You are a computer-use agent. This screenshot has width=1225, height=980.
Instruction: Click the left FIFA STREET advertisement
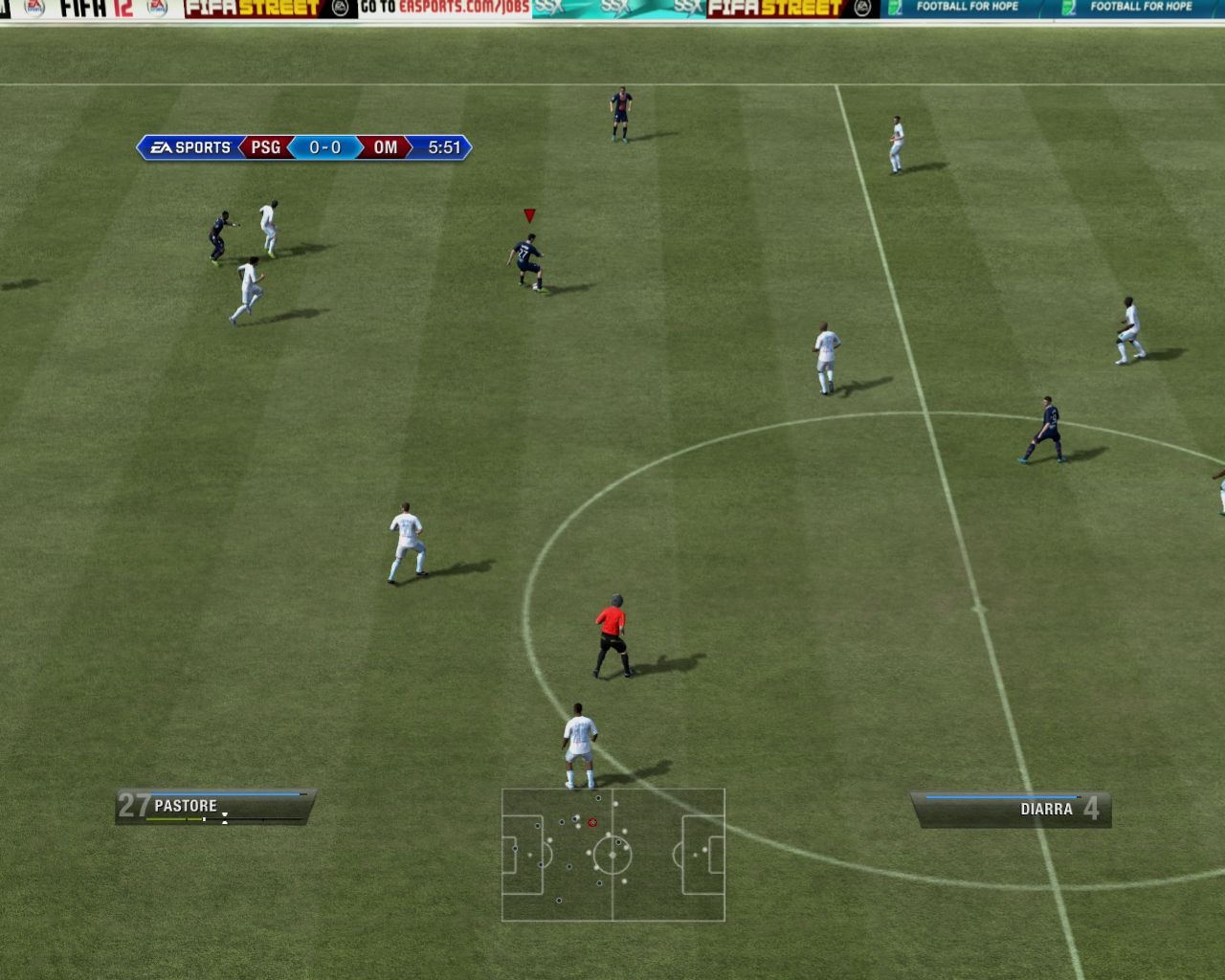click(247, 10)
